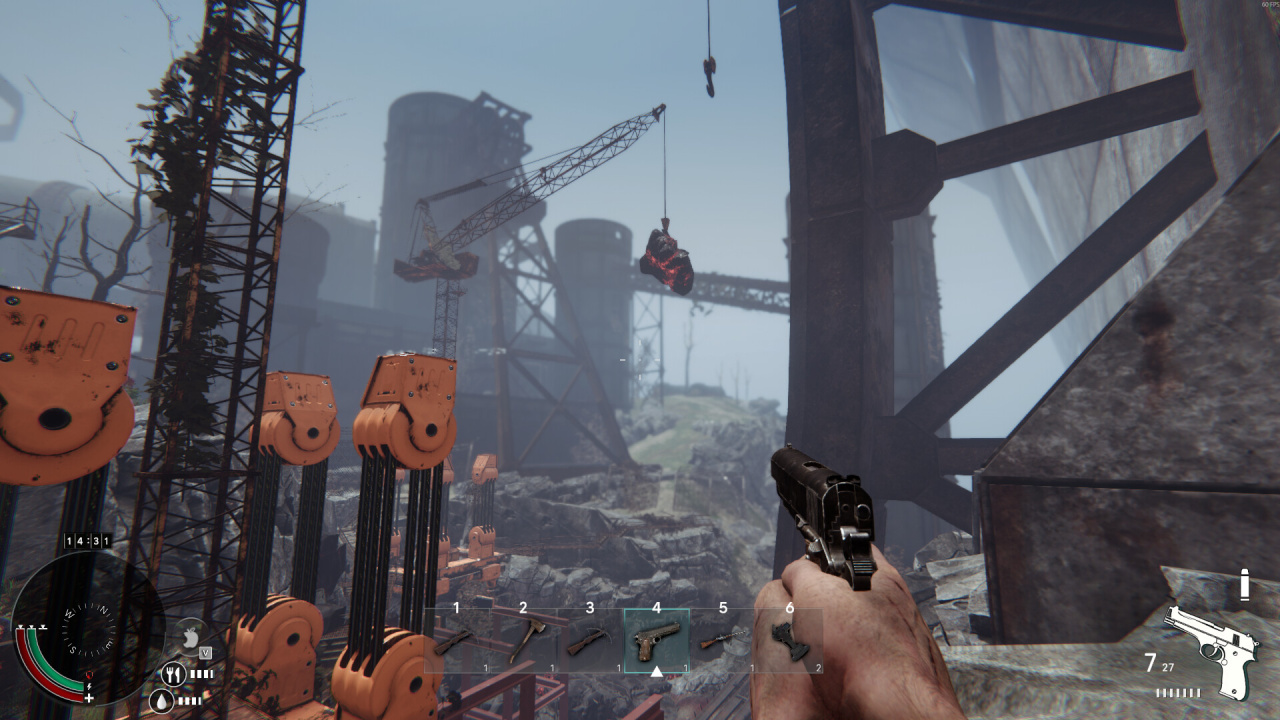Select the axe in hotbar slot 2
This screenshot has width=1280, height=720.
523,640
